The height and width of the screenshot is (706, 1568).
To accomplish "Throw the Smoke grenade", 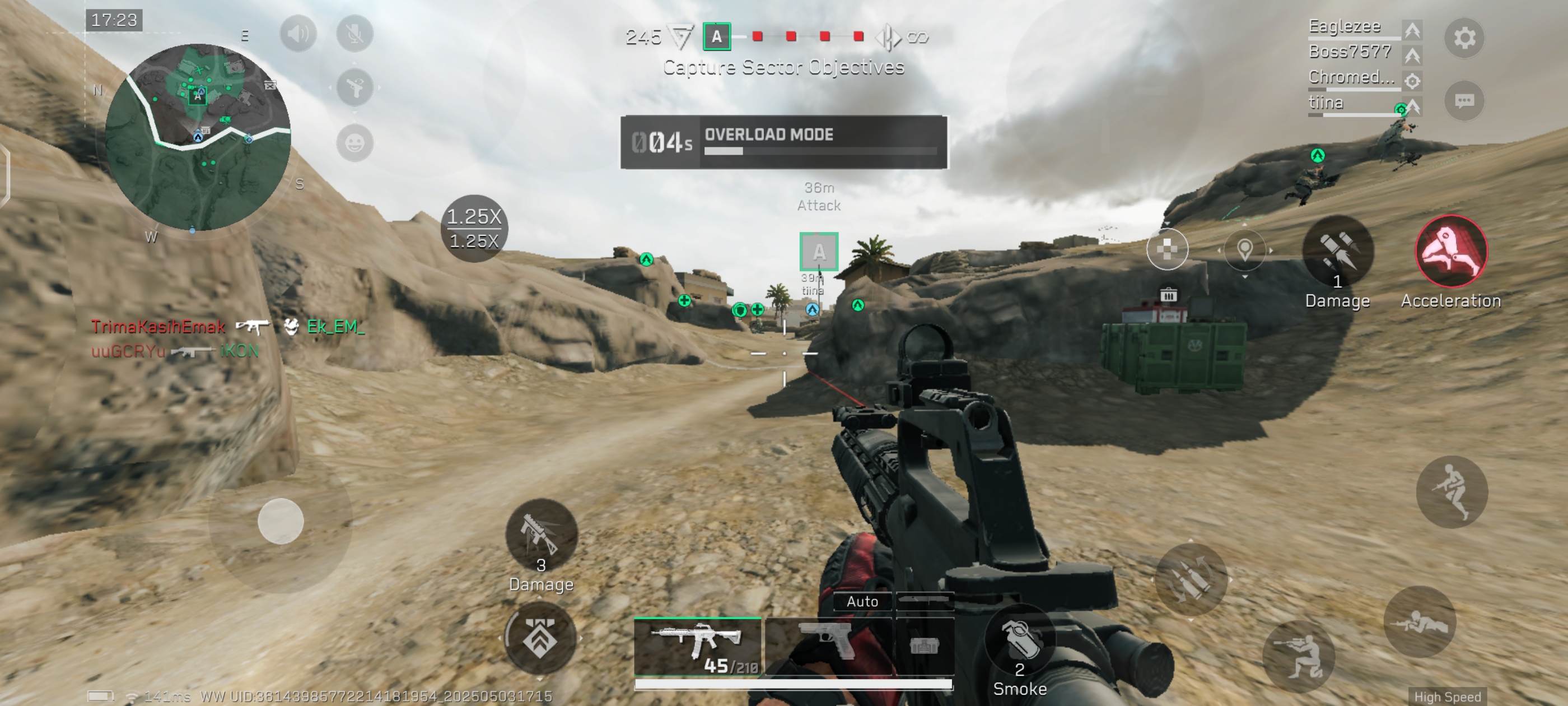I will pyautogui.click(x=1020, y=643).
